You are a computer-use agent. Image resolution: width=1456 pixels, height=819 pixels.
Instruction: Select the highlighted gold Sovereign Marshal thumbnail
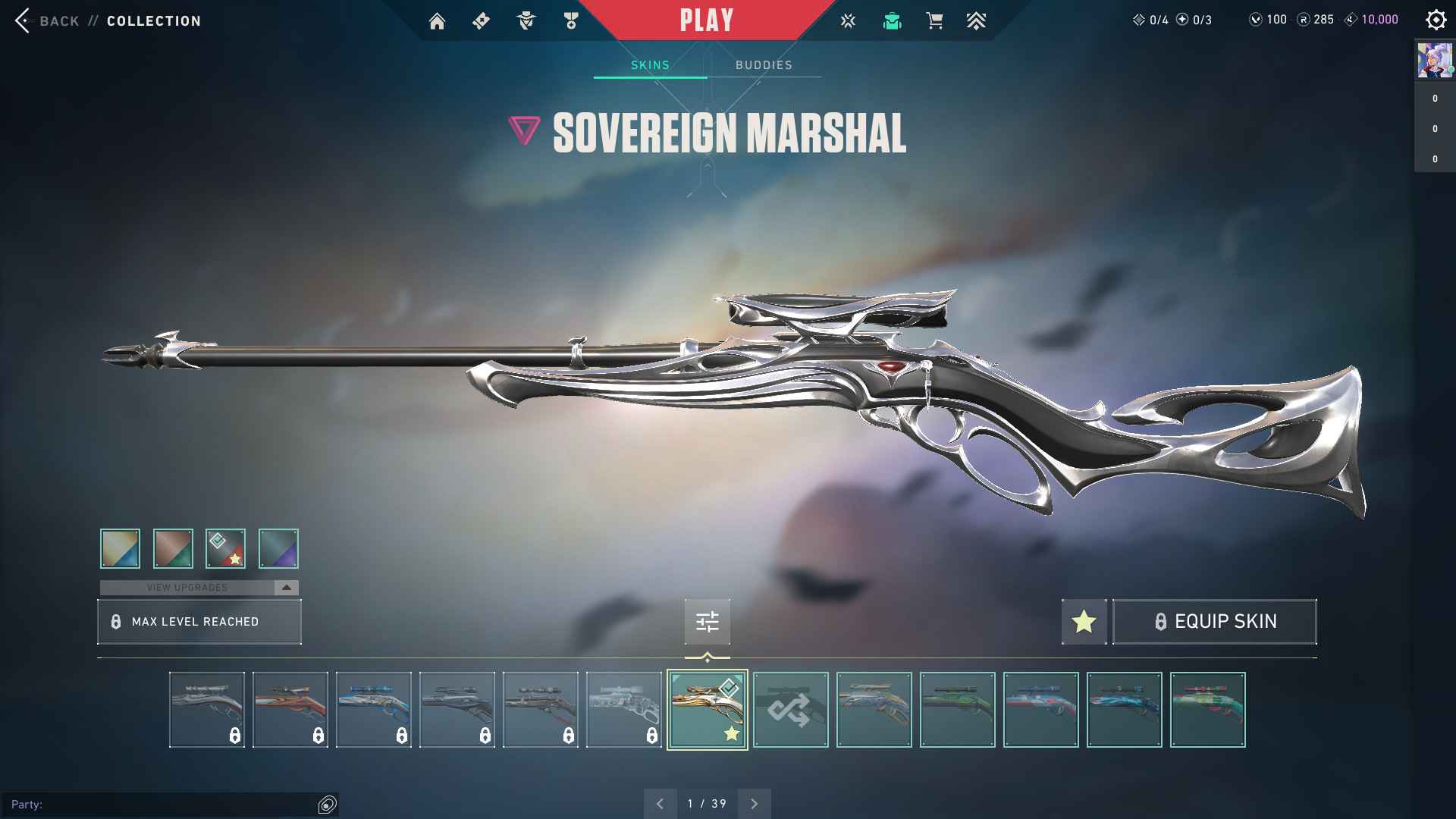pos(707,710)
